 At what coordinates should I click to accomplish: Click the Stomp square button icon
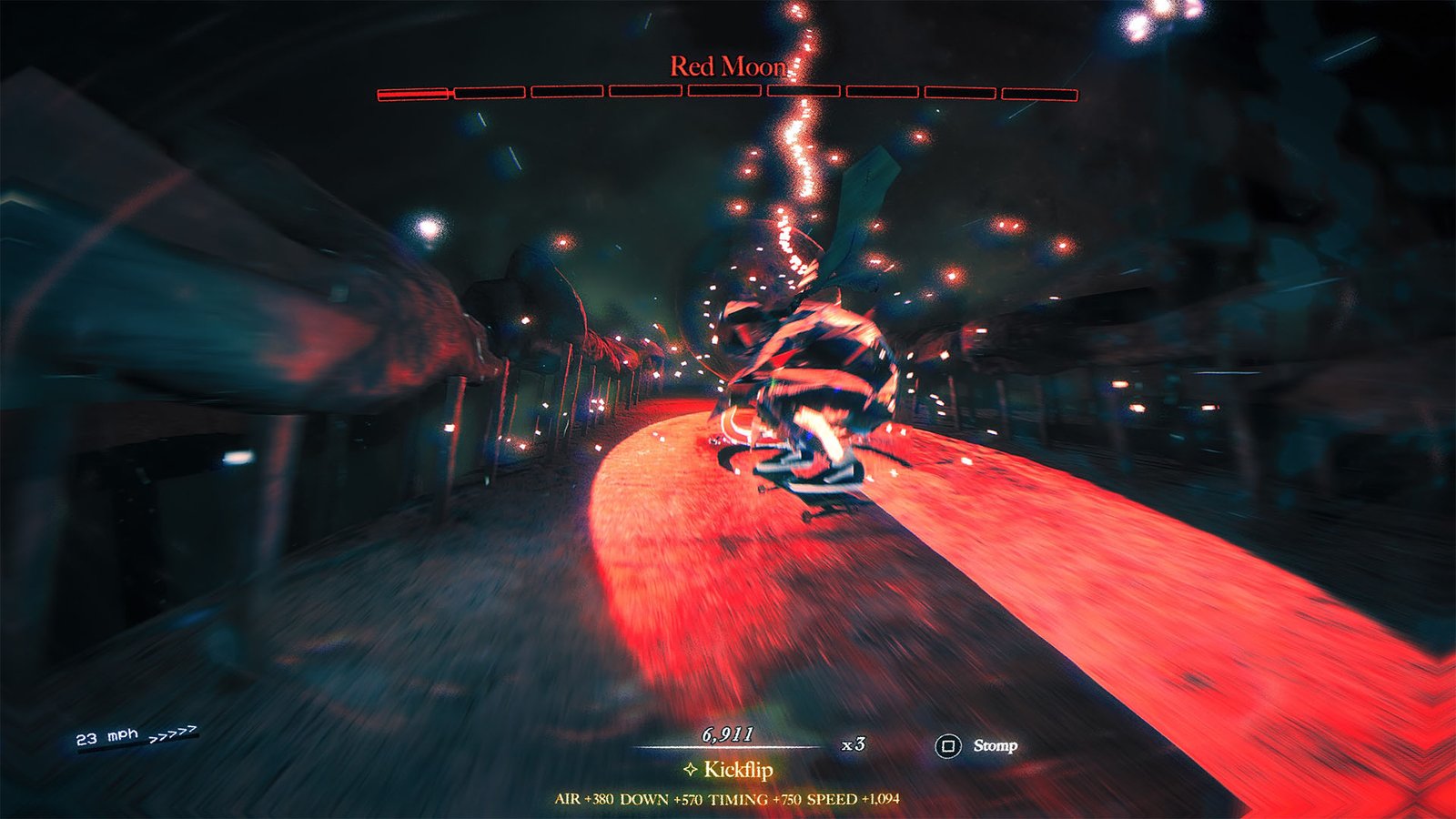click(x=948, y=743)
